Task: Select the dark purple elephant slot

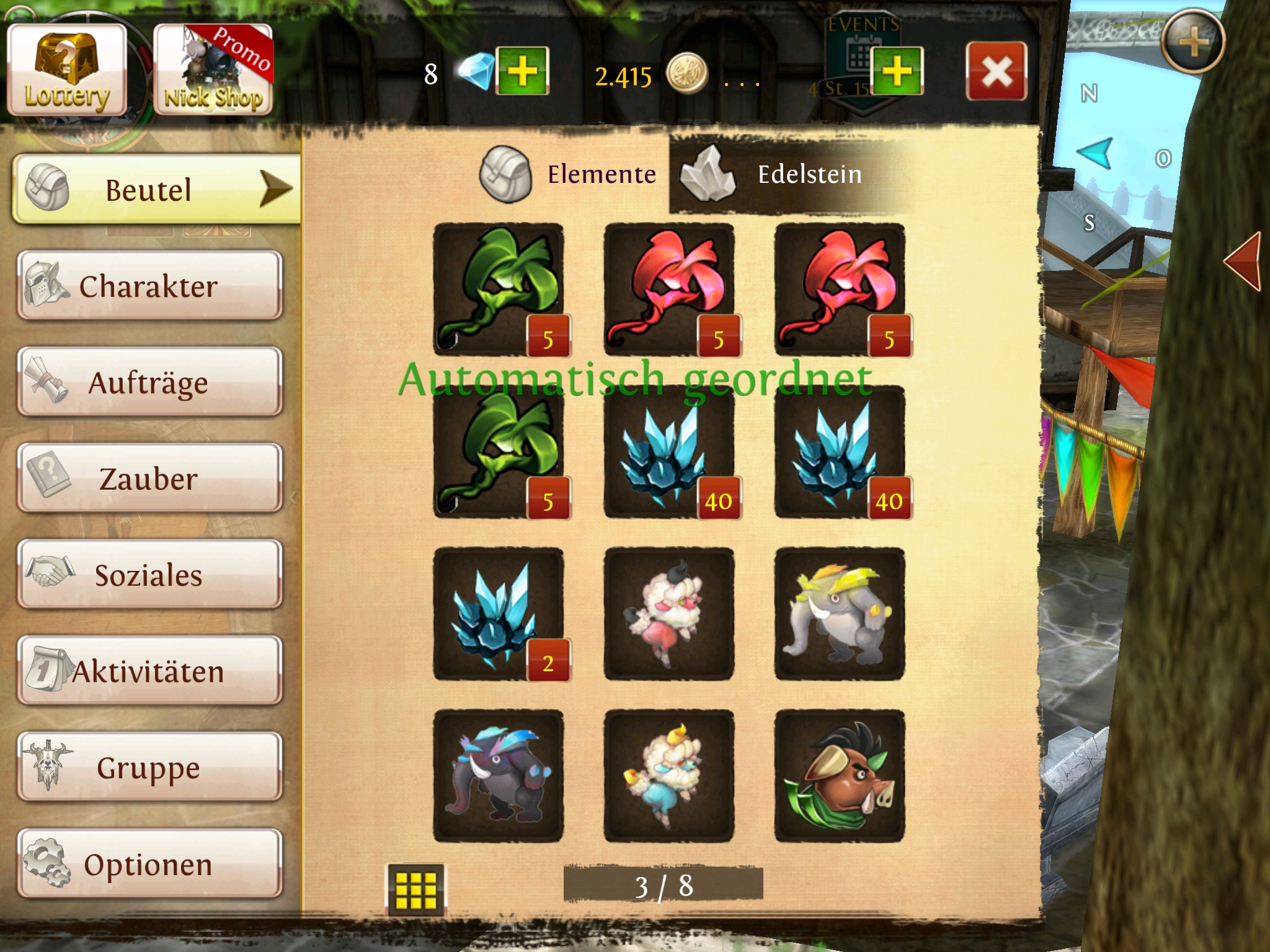Action: click(499, 776)
